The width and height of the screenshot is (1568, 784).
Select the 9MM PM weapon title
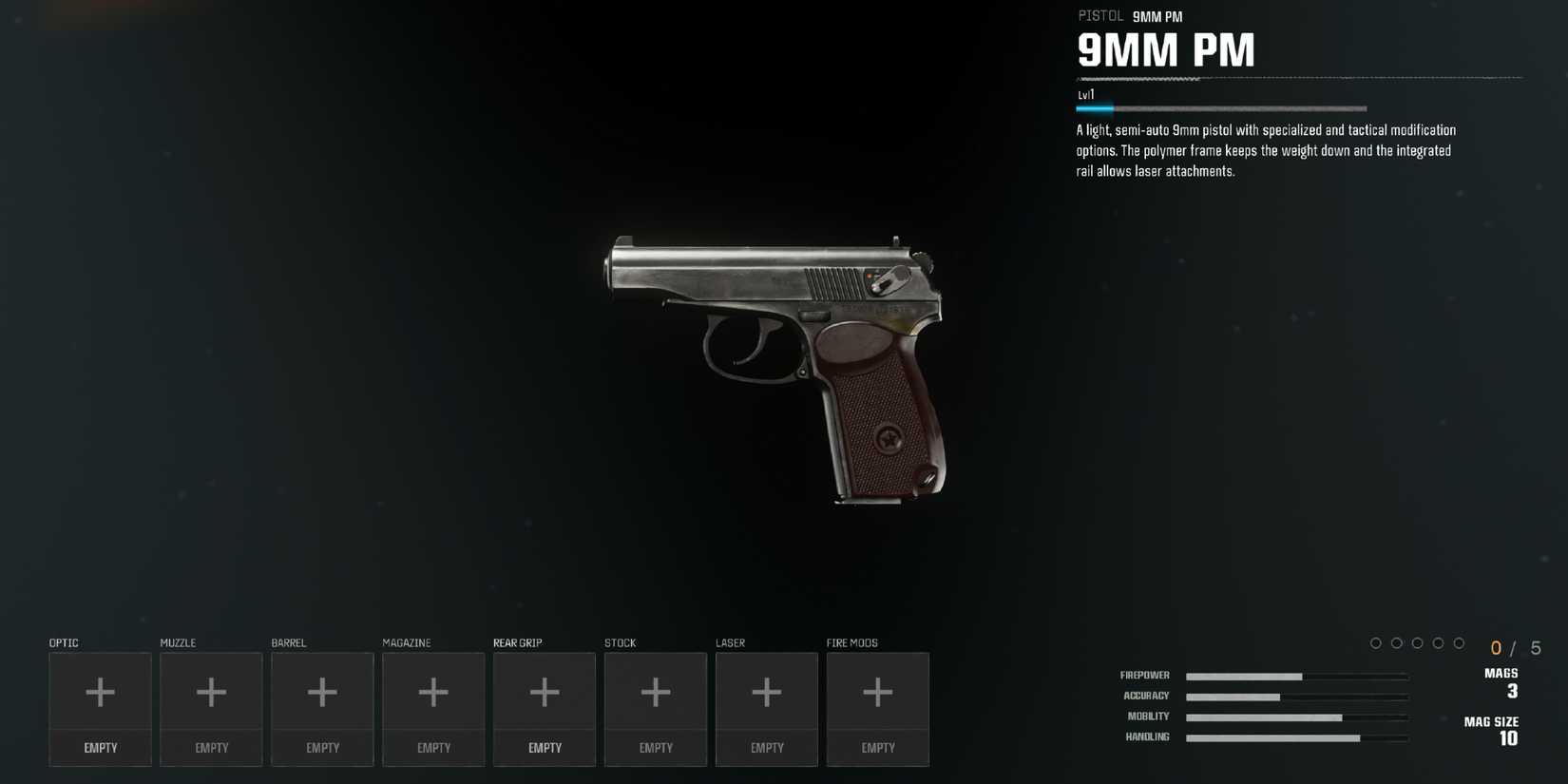tap(1167, 50)
